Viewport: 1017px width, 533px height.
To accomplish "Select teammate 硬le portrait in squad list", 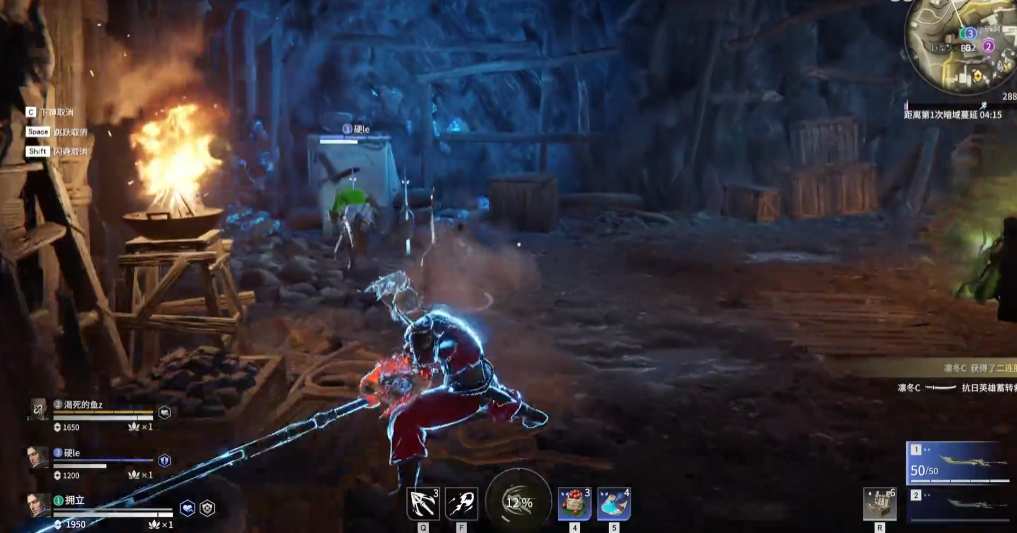I will tap(38, 458).
